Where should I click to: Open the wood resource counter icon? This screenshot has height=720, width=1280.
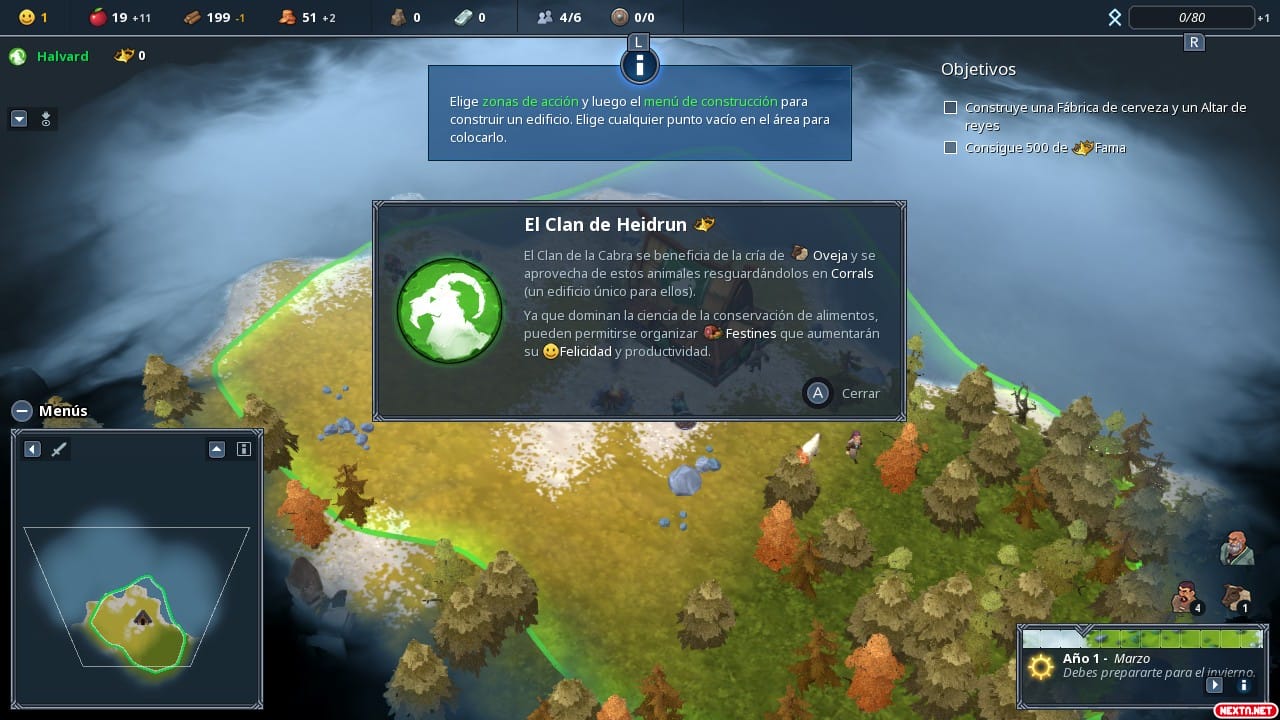click(191, 17)
